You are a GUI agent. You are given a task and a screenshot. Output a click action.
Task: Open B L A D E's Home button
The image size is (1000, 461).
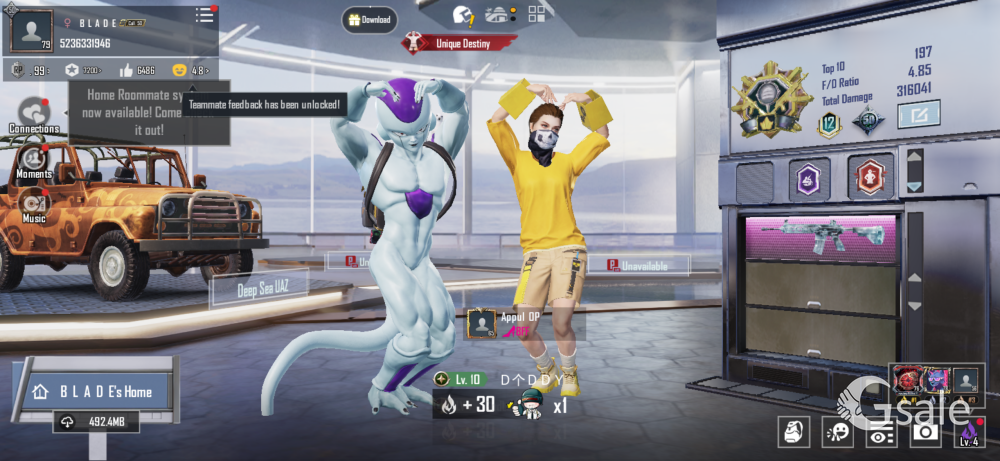point(95,391)
